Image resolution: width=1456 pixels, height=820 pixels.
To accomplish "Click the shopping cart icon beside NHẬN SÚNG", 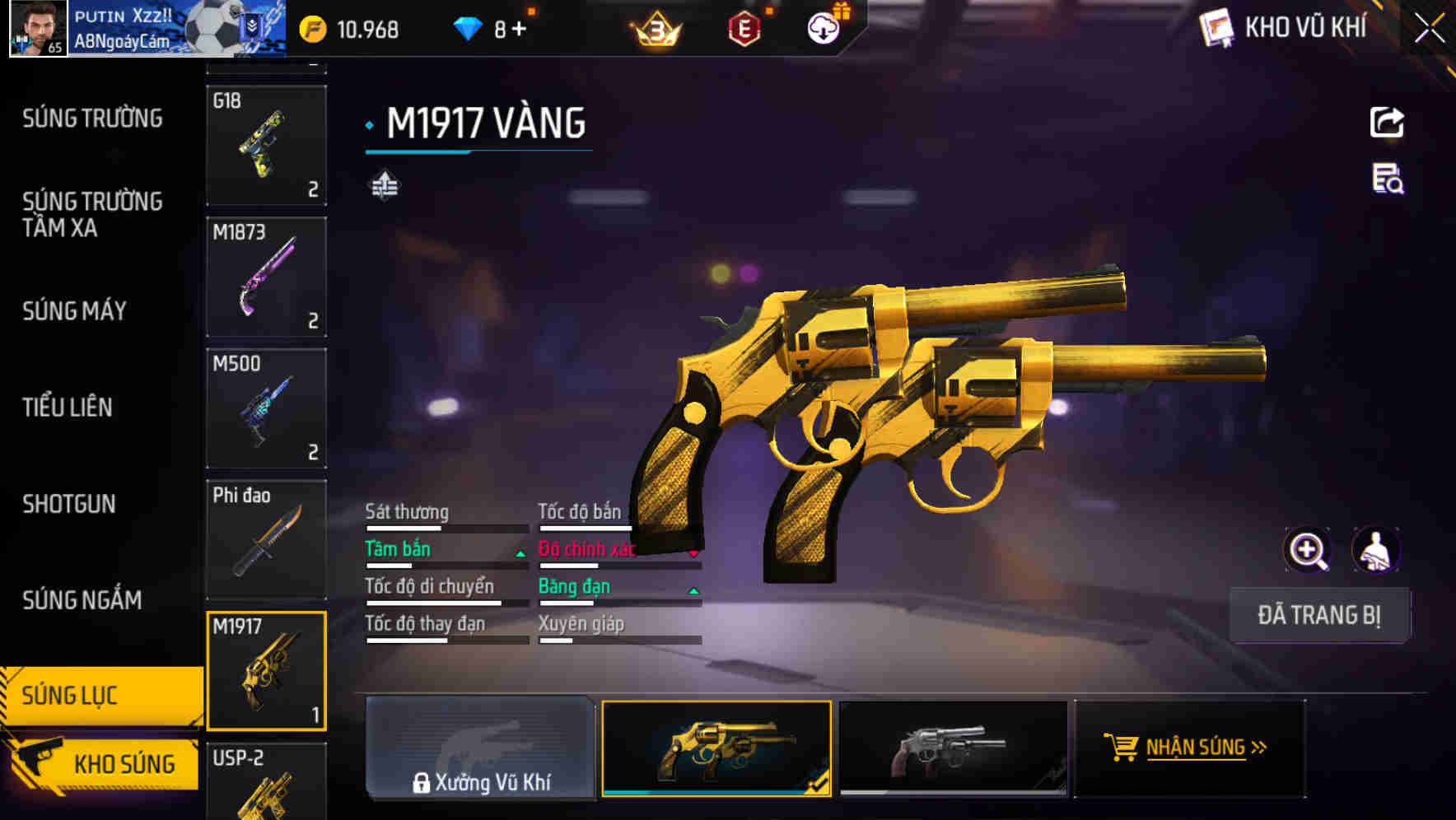I will click(1122, 748).
